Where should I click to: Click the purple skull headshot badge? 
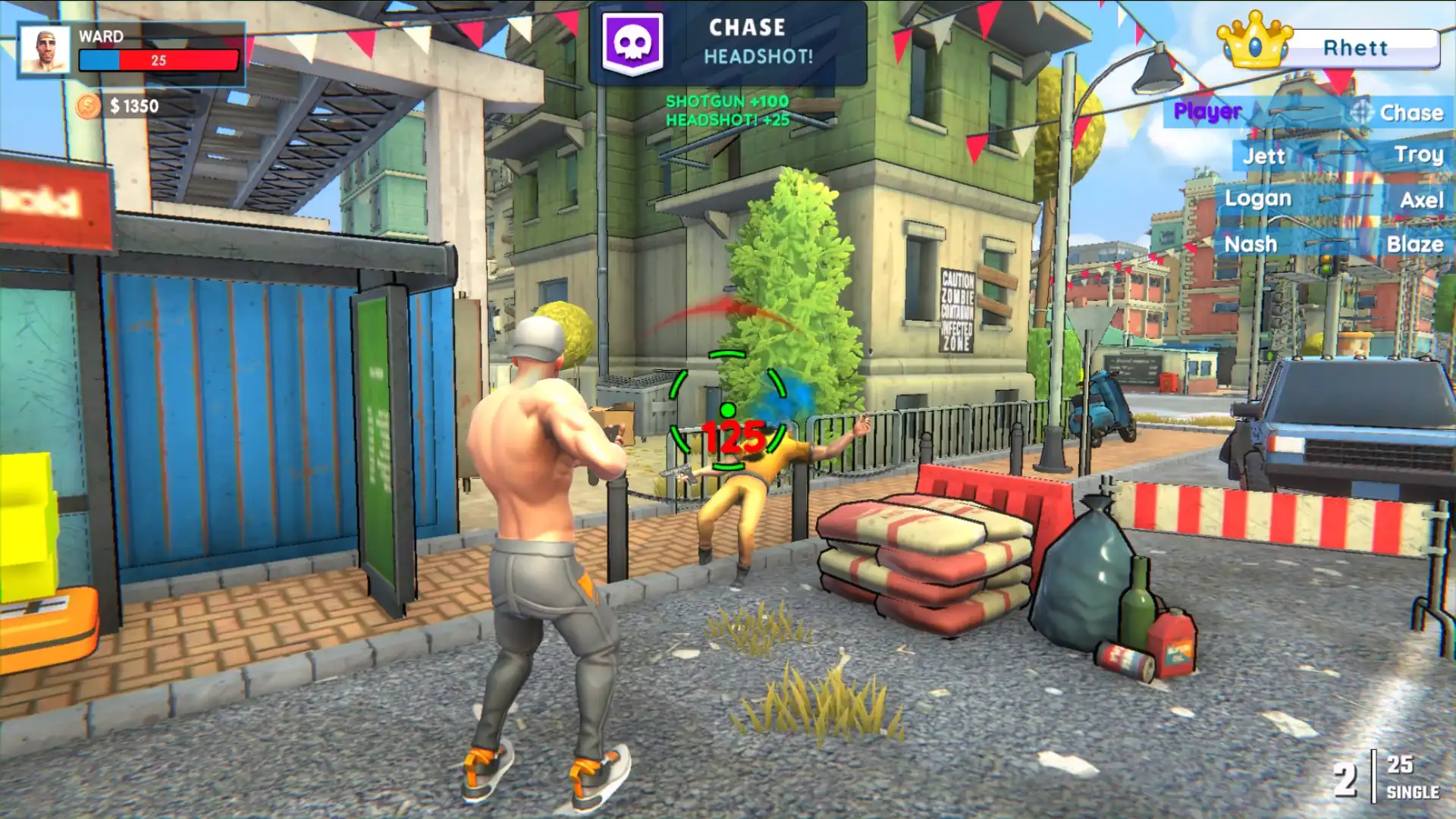pyautogui.click(x=632, y=42)
